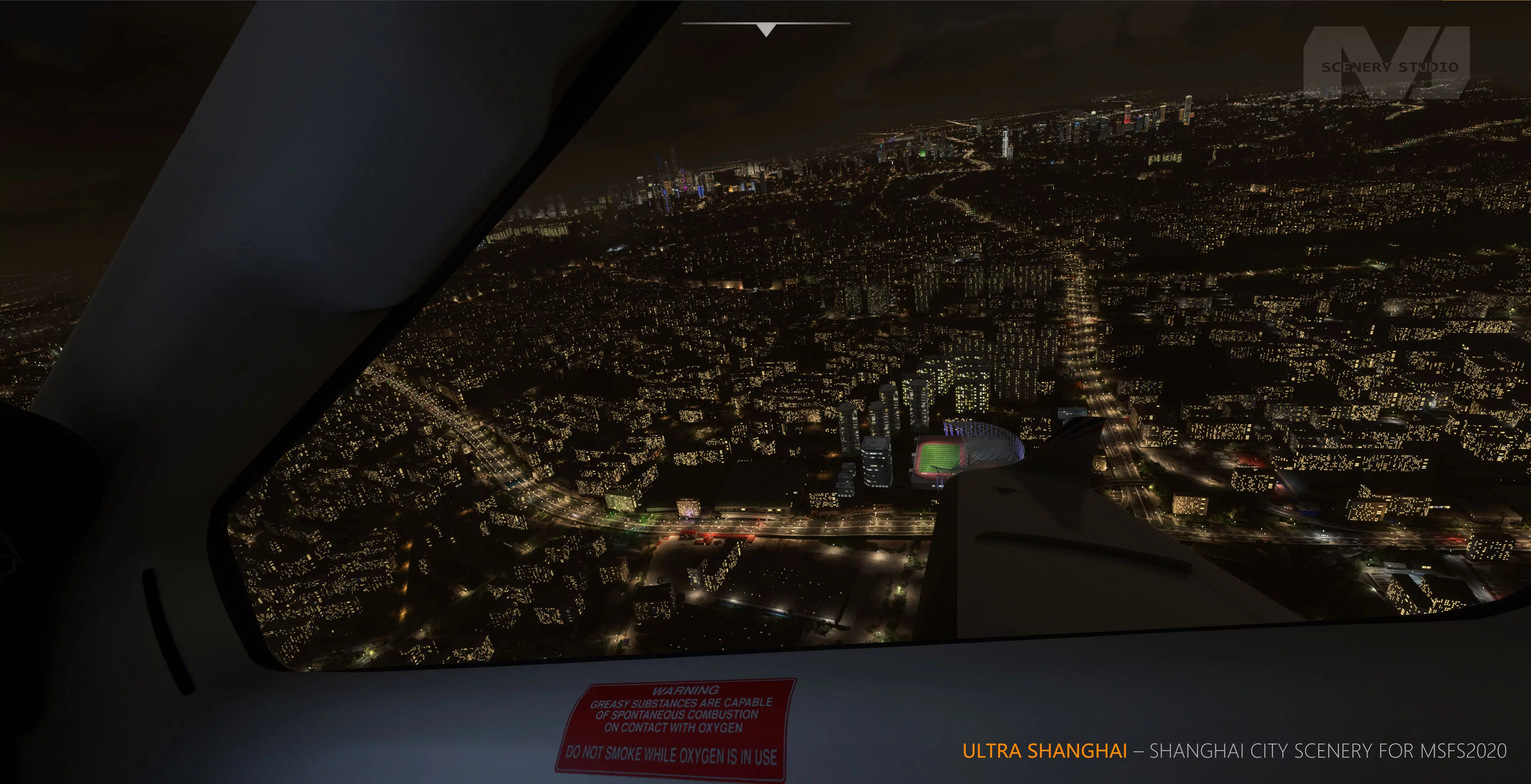Expand the top toolbar pull-down arrow
The image size is (1531, 784).
[766, 29]
